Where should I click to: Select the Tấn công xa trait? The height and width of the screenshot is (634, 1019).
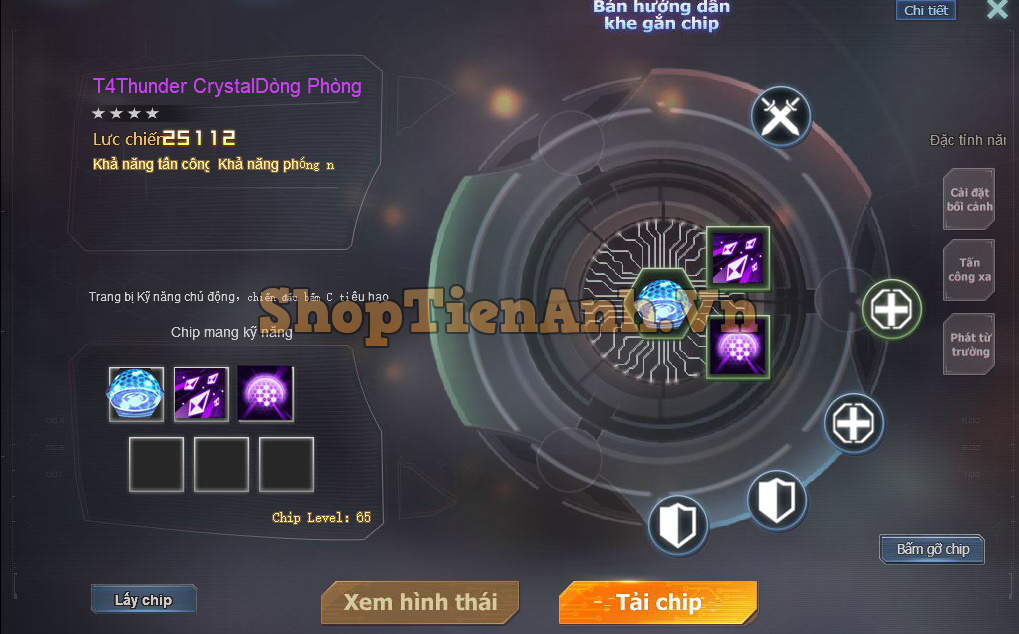970,270
